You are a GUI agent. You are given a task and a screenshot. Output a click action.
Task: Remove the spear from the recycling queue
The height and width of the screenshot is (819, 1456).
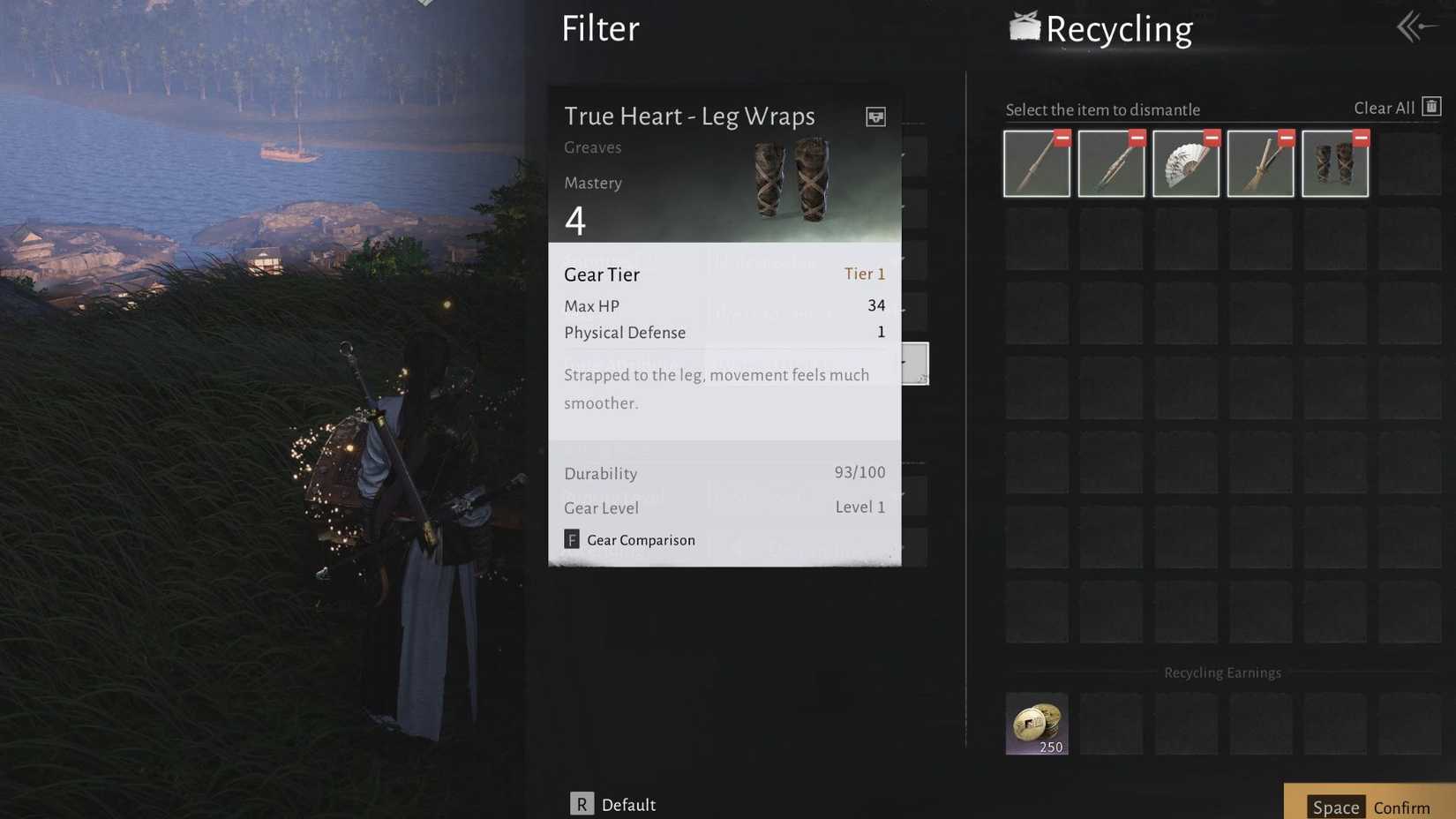pyautogui.click(x=1061, y=138)
